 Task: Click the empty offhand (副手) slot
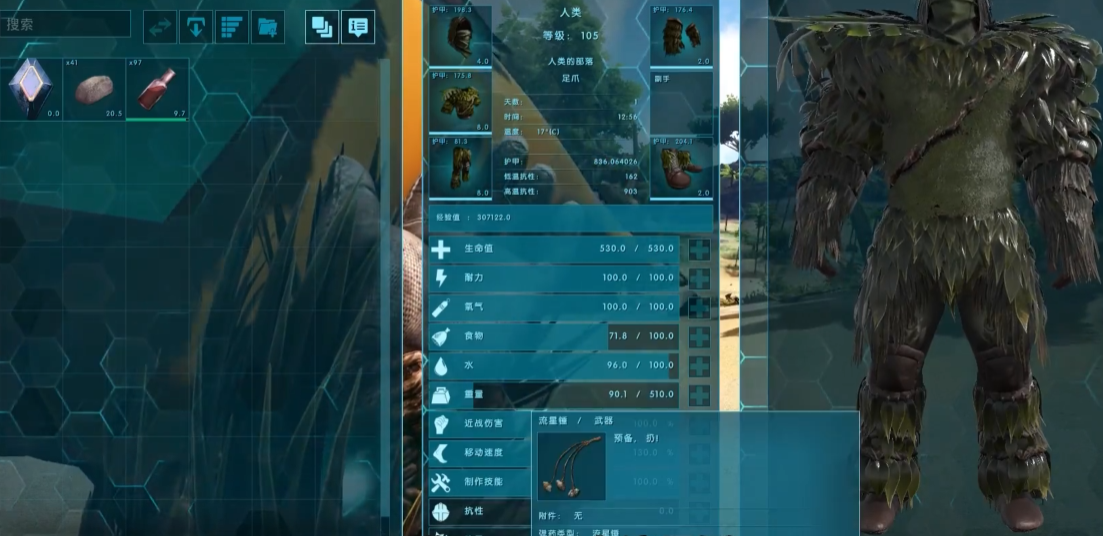(x=681, y=101)
